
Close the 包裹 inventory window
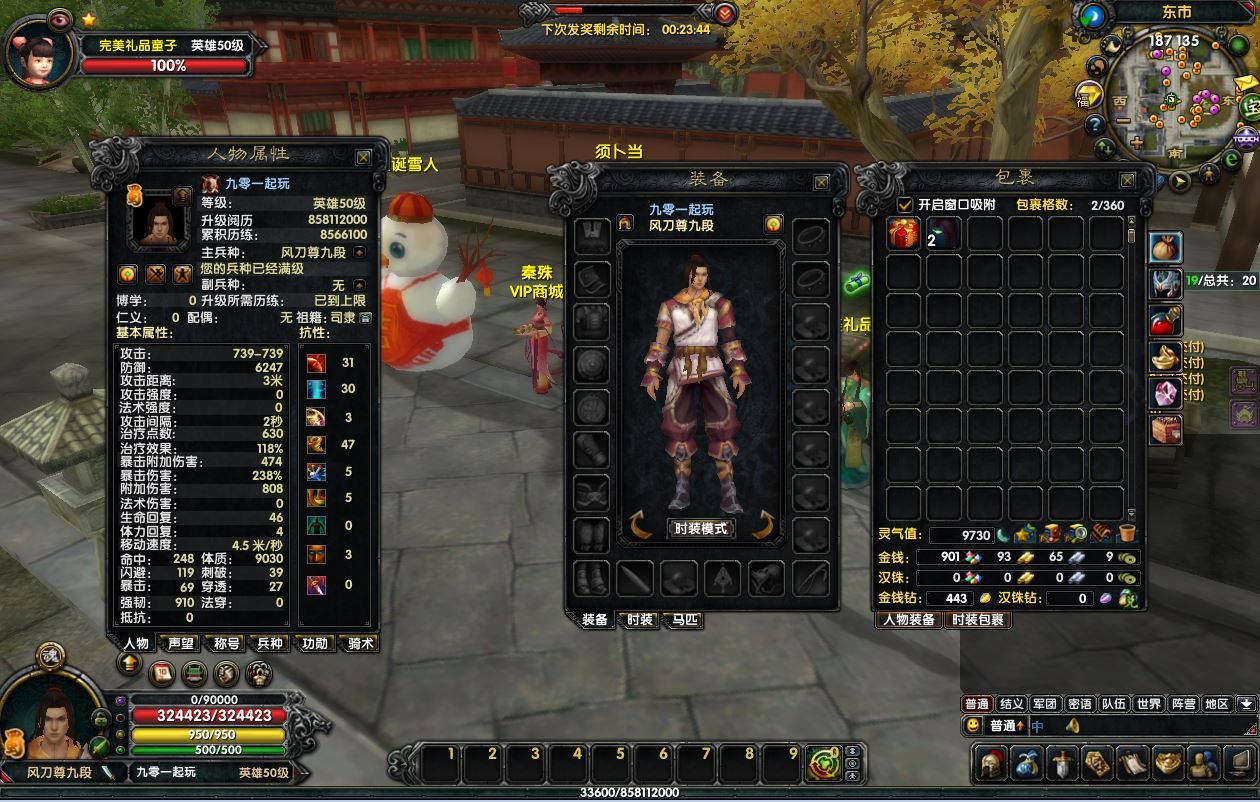(x=1127, y=181)
